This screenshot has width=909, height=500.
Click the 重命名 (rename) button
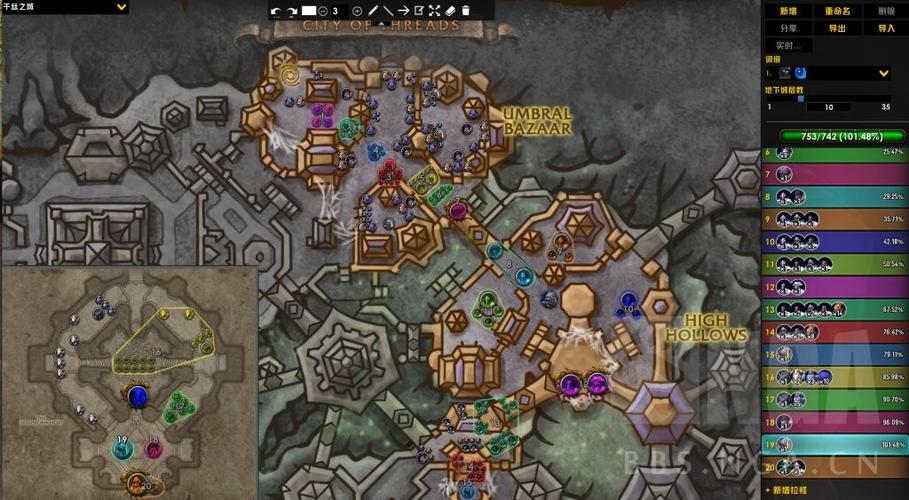click(x=836, y=11)
